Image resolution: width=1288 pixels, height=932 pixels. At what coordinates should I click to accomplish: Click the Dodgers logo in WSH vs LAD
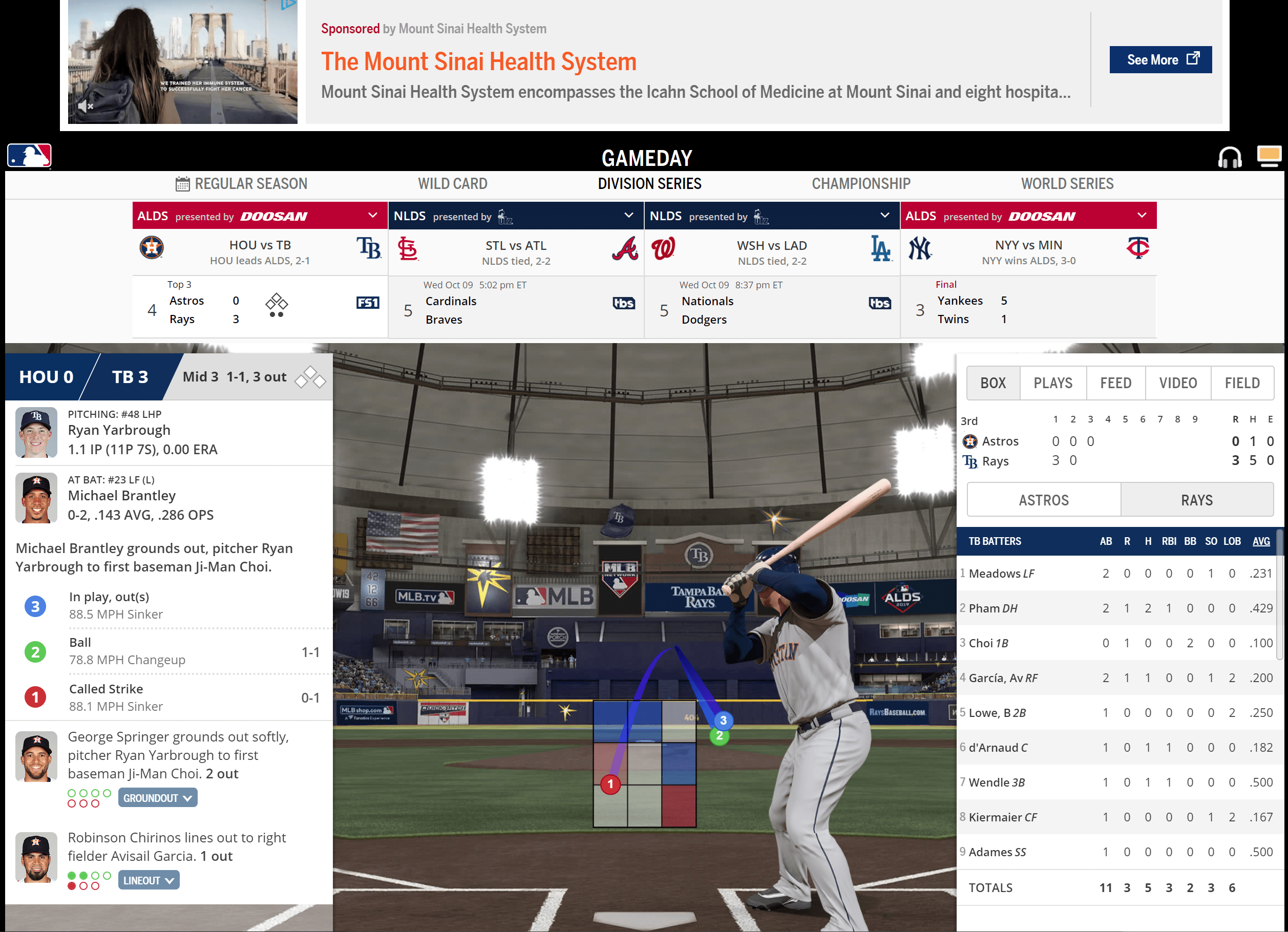tap(881, 248)
